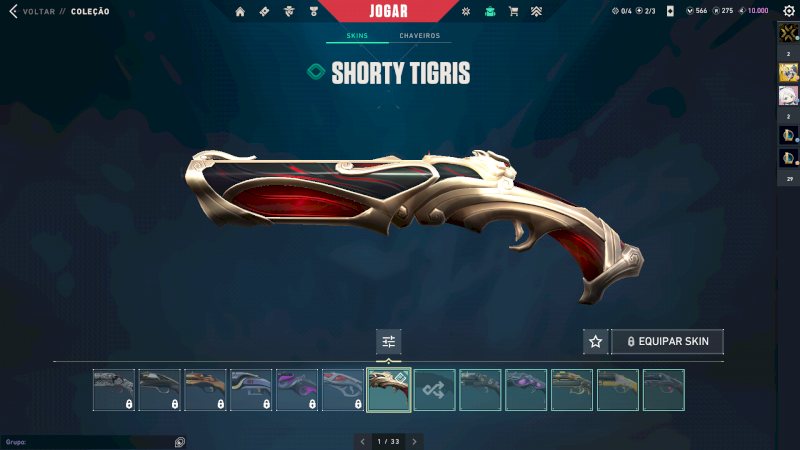Click the top friend avatar in sidebar
This screenshot has height=450, width=800.
pos(788,33)
